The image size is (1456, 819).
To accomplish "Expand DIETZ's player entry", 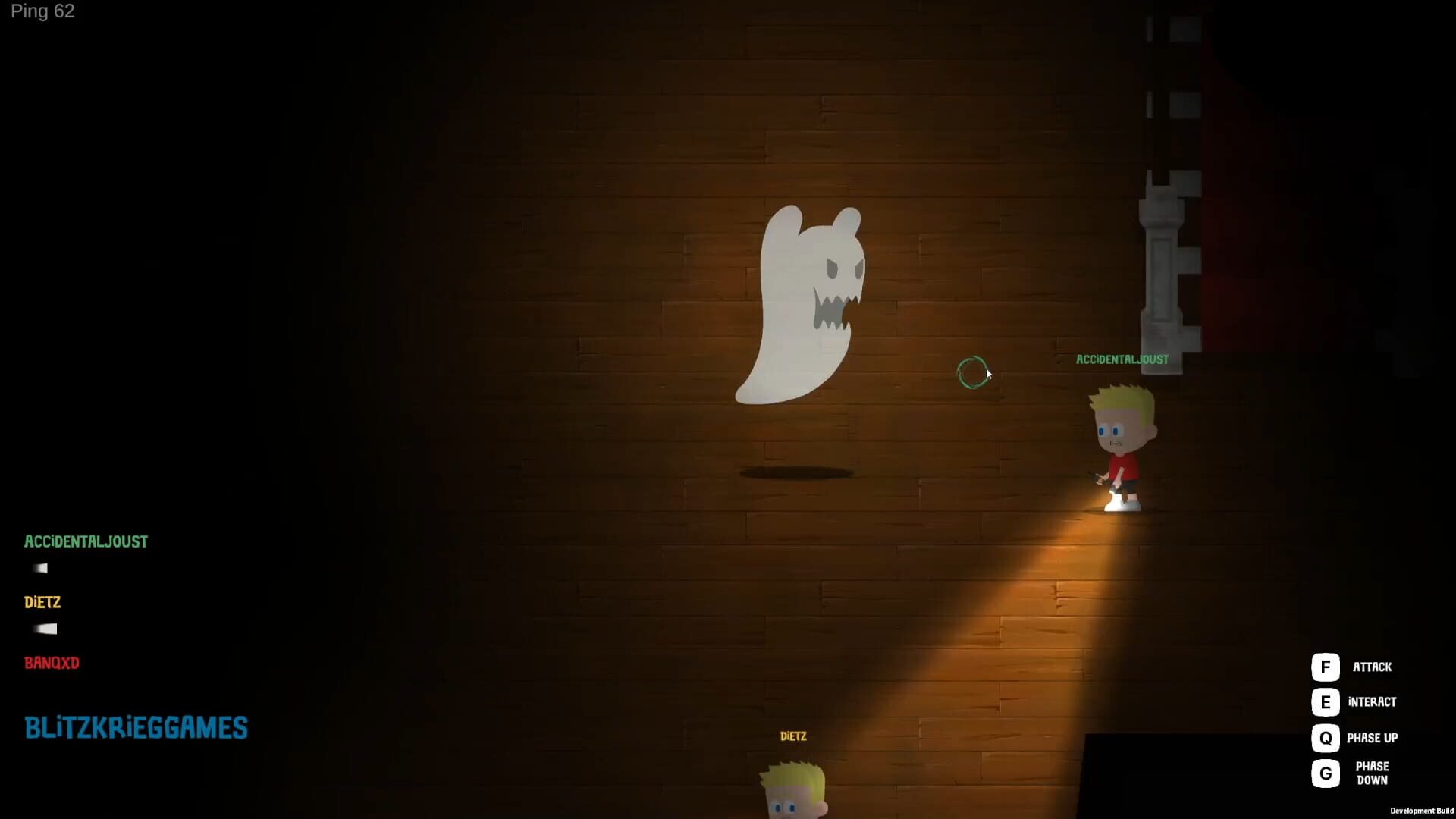I will click(x=42, y=602).
